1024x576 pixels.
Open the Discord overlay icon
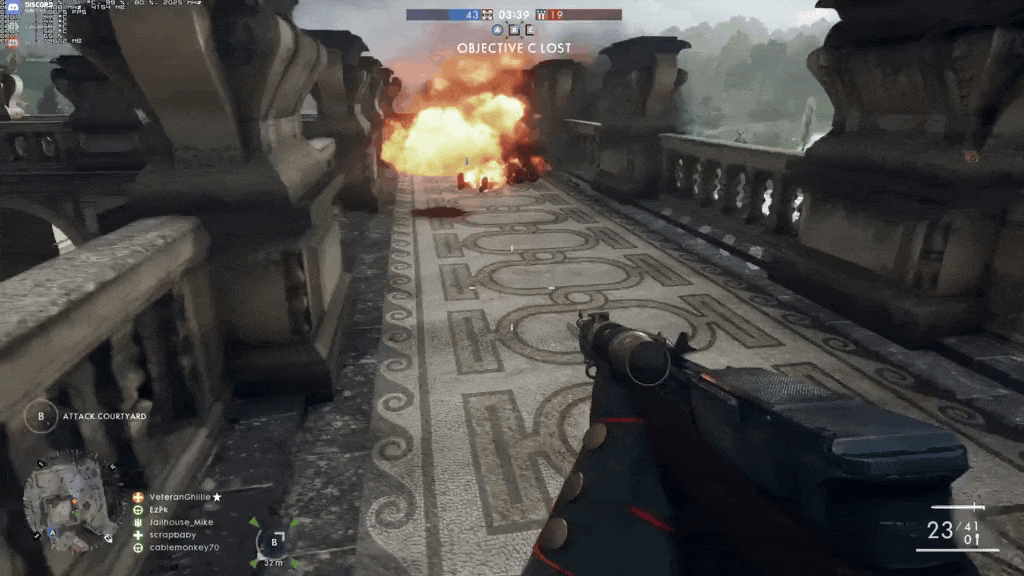pyautogui.click(x=14, y=6)
